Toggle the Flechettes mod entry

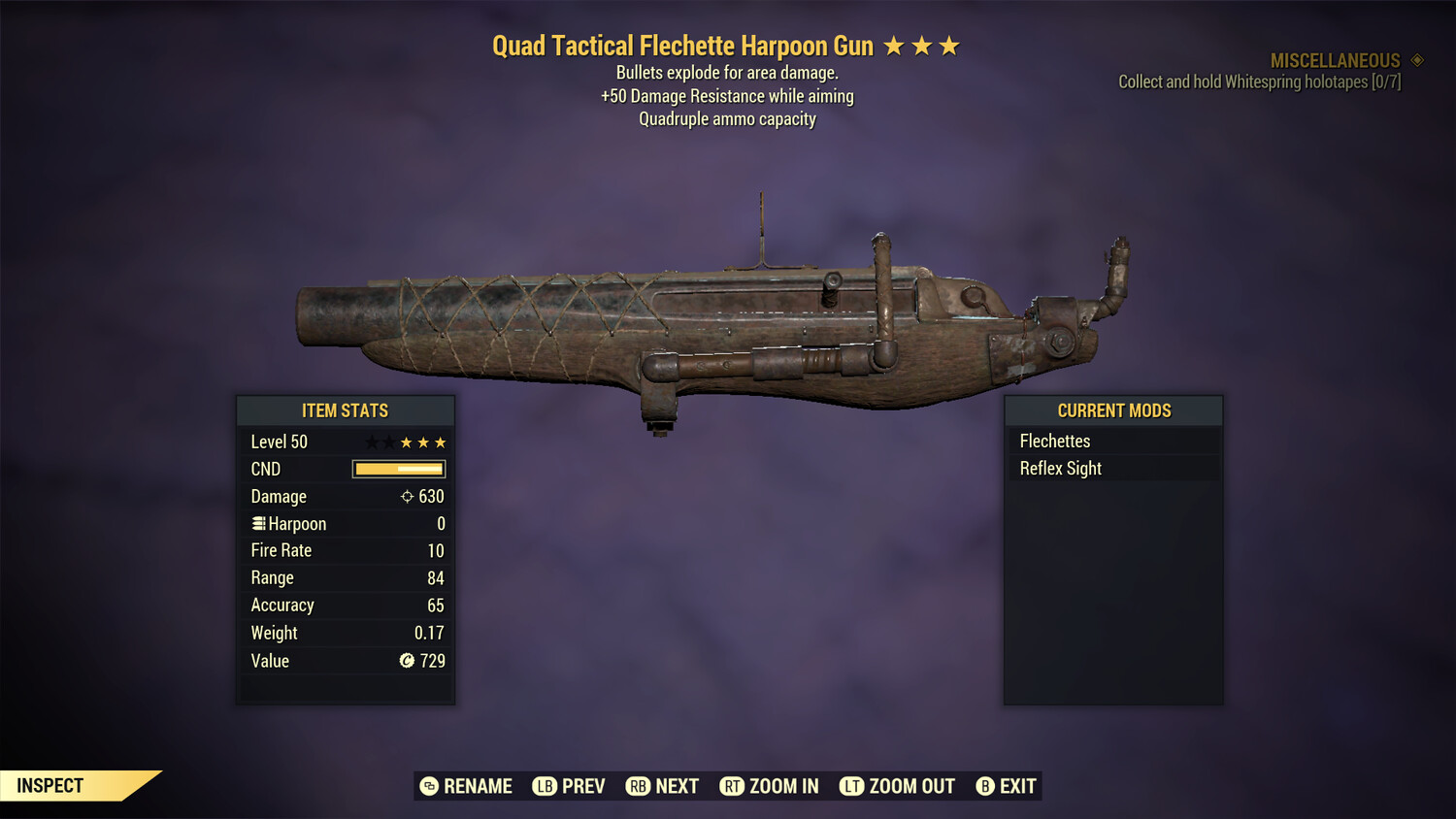(1114, 441)
